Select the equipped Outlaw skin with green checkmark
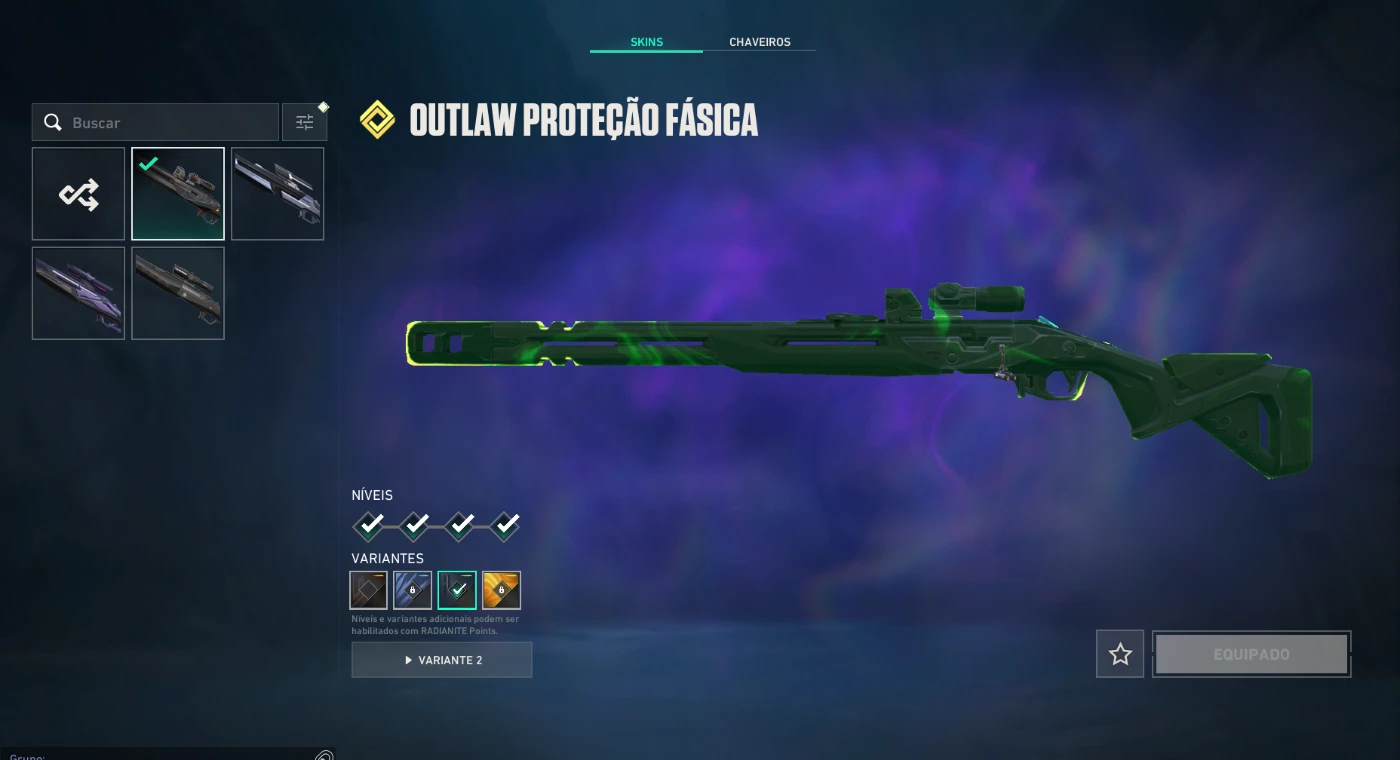The height and width of the screenshot is (760, 1400). [x=178, y=194]
